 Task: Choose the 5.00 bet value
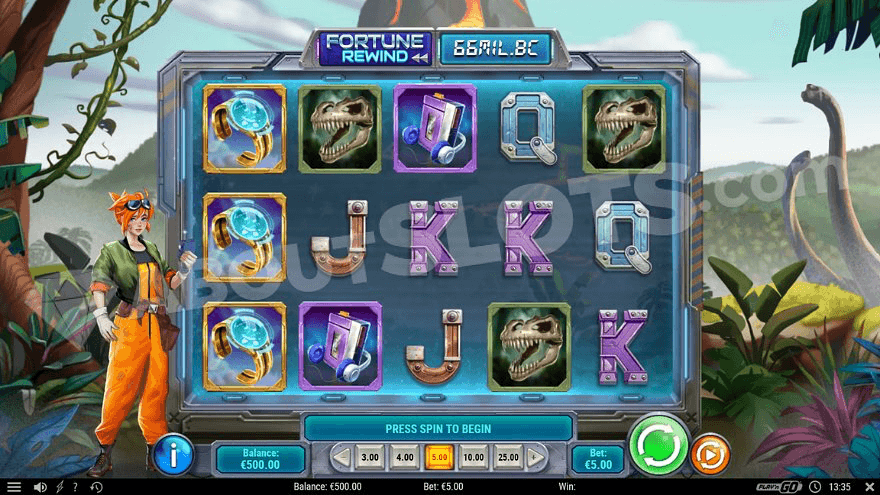click(439, 458)
